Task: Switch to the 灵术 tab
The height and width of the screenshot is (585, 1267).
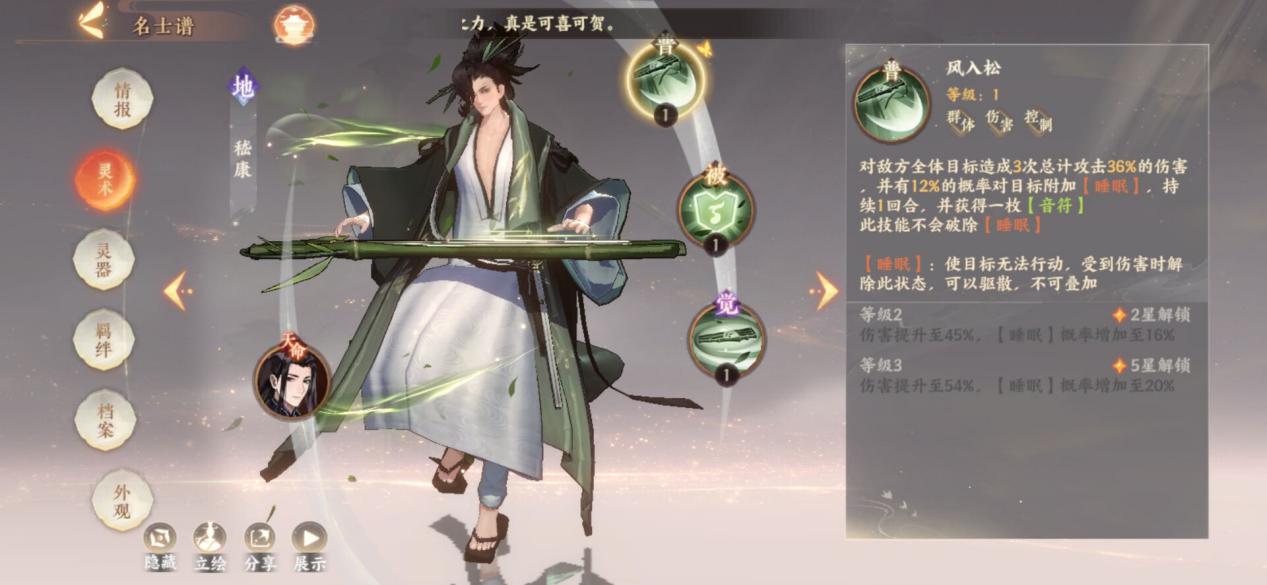Action: [x=104, y=180]
